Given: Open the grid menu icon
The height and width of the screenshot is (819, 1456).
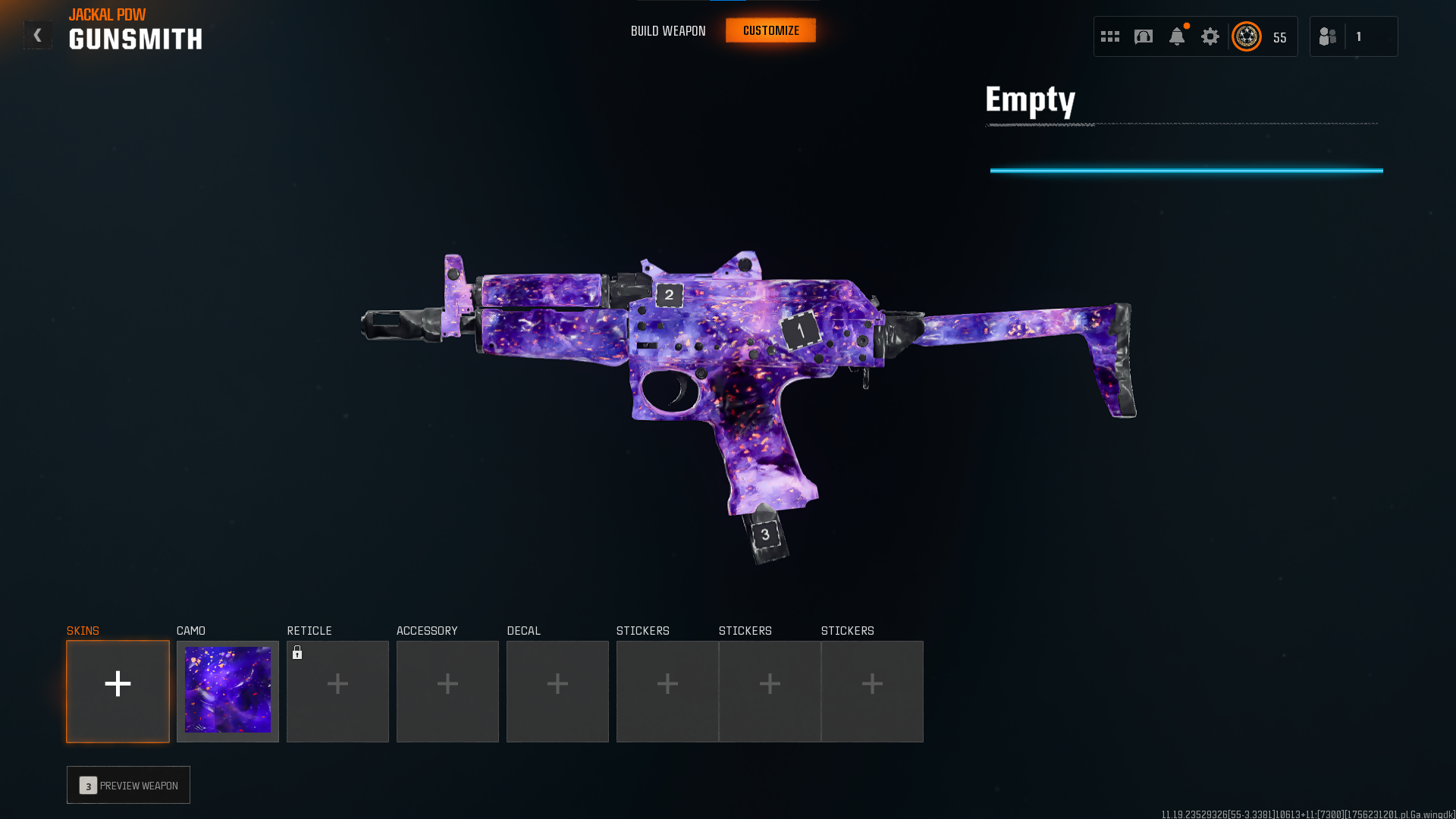Looking at the screenshot, I should click(1110, 36).
